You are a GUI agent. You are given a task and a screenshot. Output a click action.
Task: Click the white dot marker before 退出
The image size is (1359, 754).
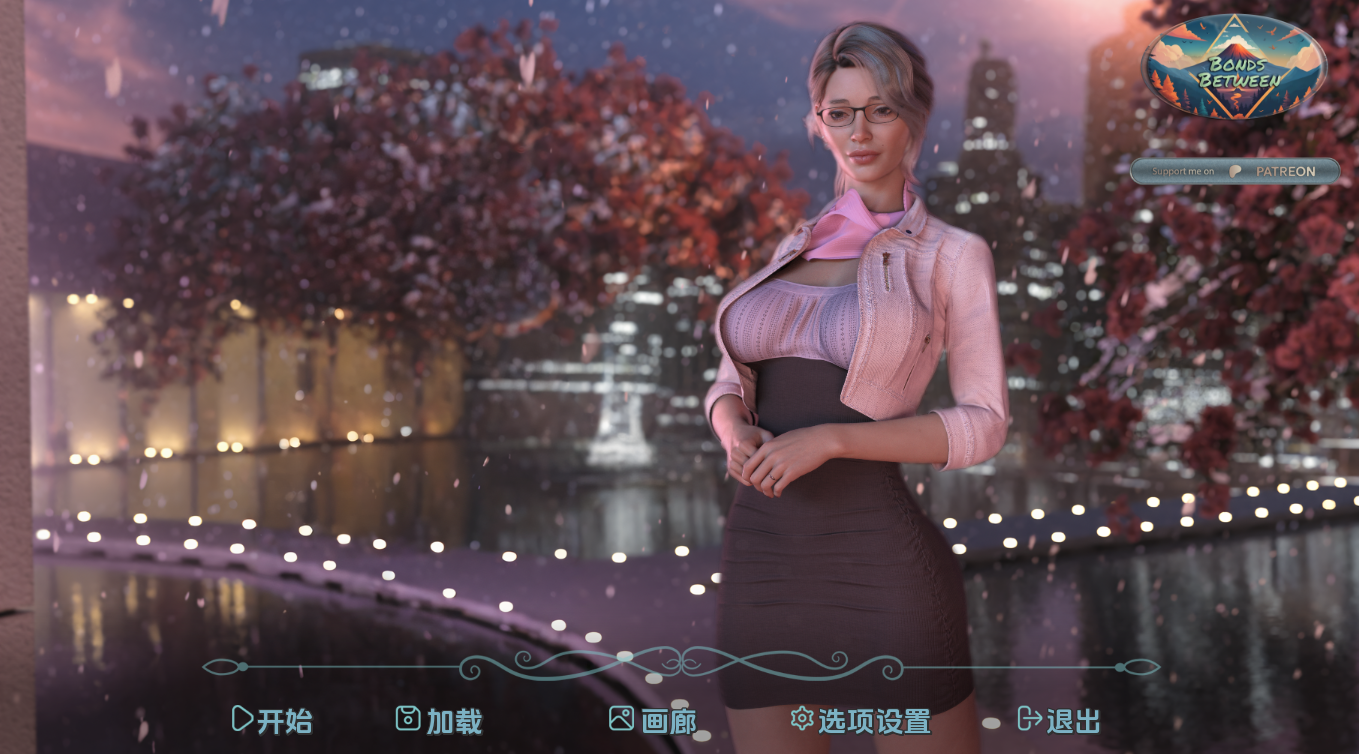coord(990,724)
